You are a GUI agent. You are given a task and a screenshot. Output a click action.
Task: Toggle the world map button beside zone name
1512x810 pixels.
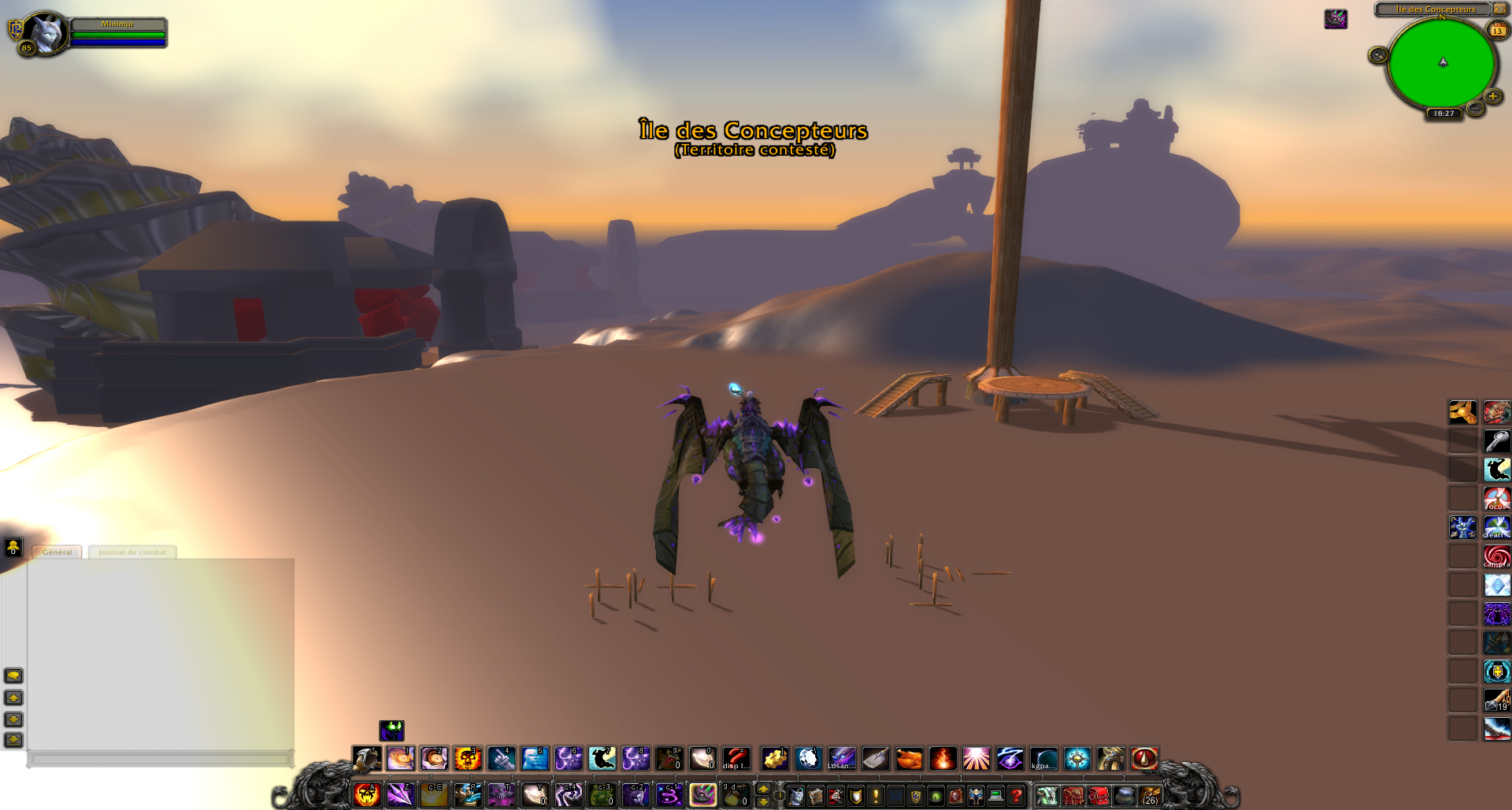pyautogui.click(x=1499, y=9)
